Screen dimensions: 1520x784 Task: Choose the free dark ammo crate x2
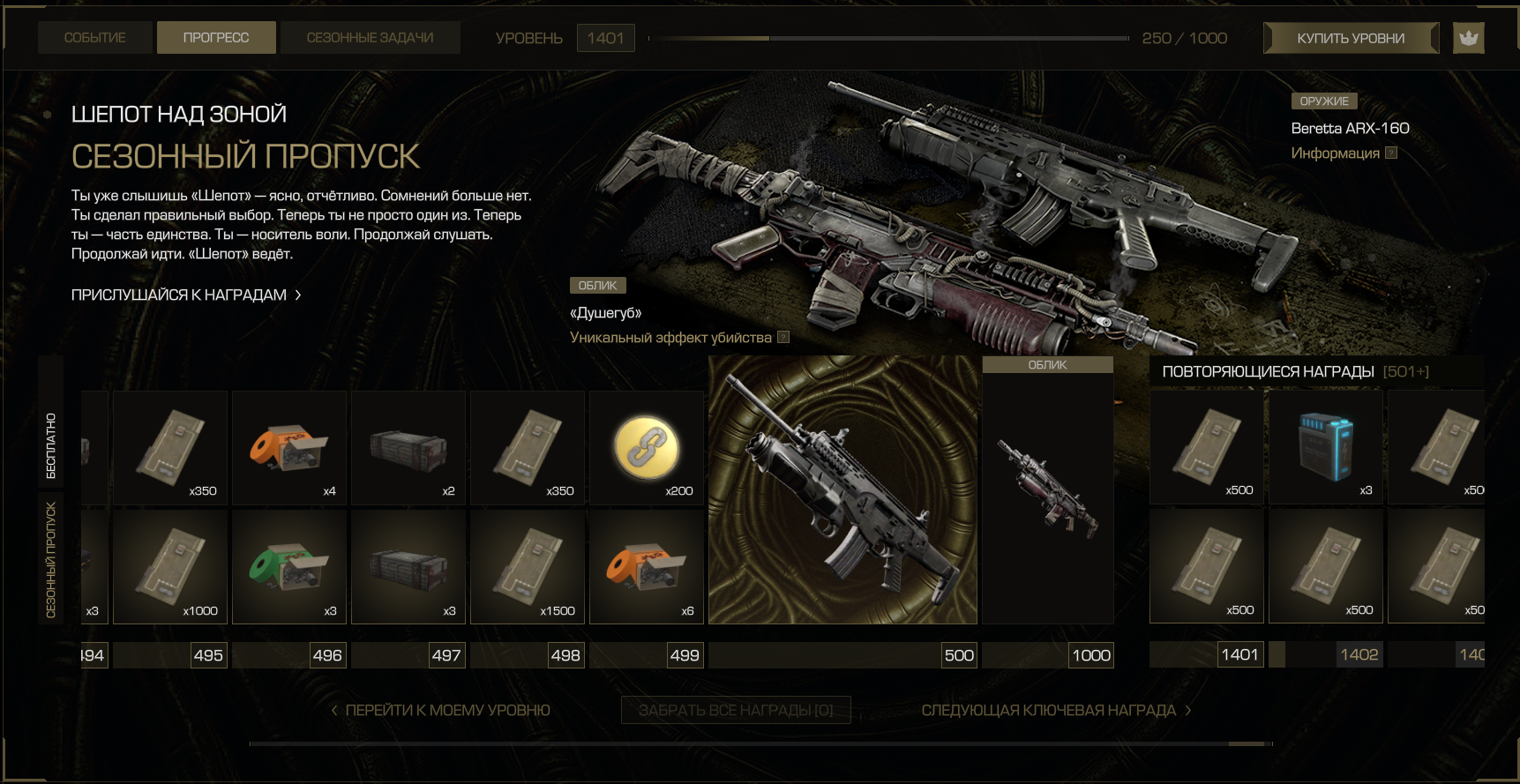(408, 448)
